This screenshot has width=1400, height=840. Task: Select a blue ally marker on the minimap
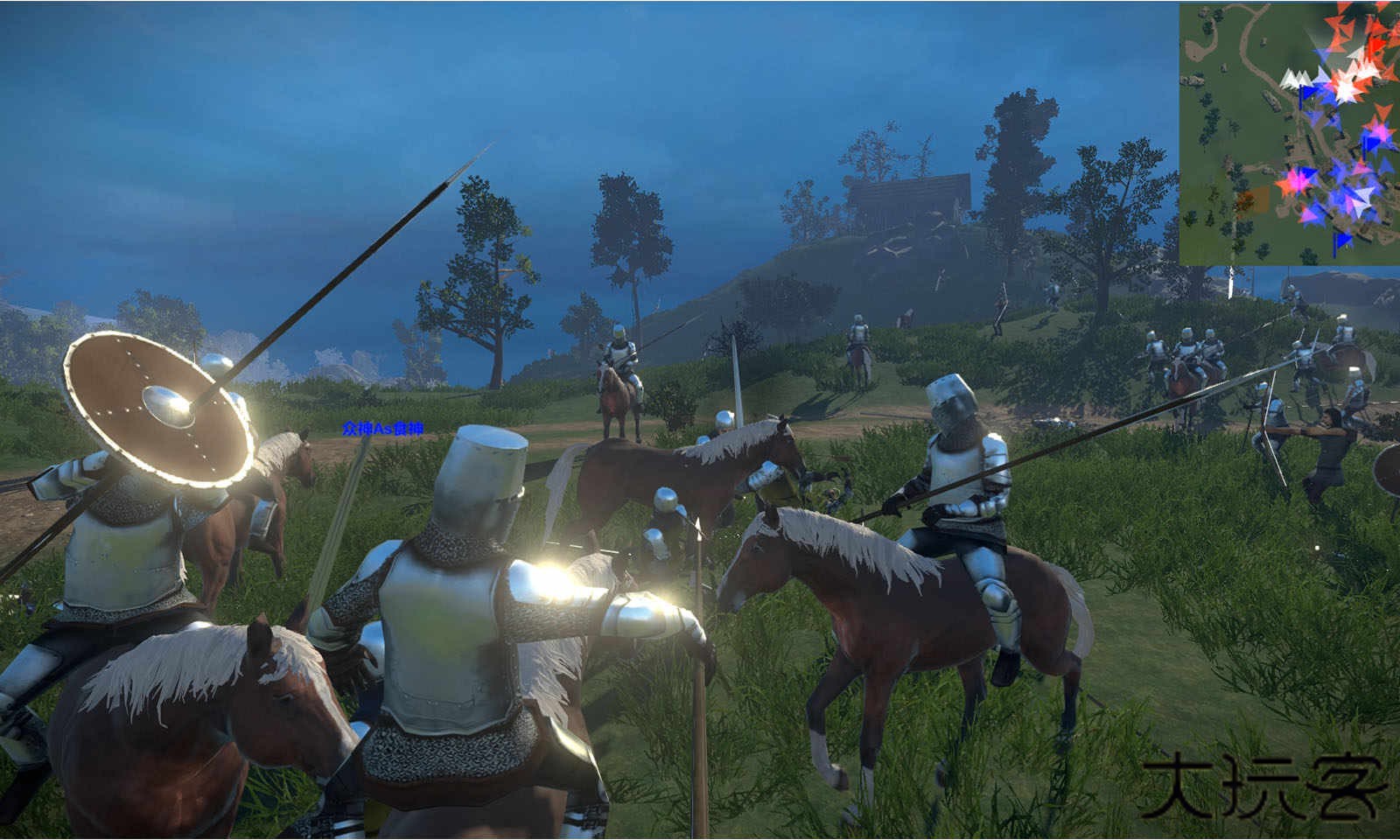[x=1369, y=143]
